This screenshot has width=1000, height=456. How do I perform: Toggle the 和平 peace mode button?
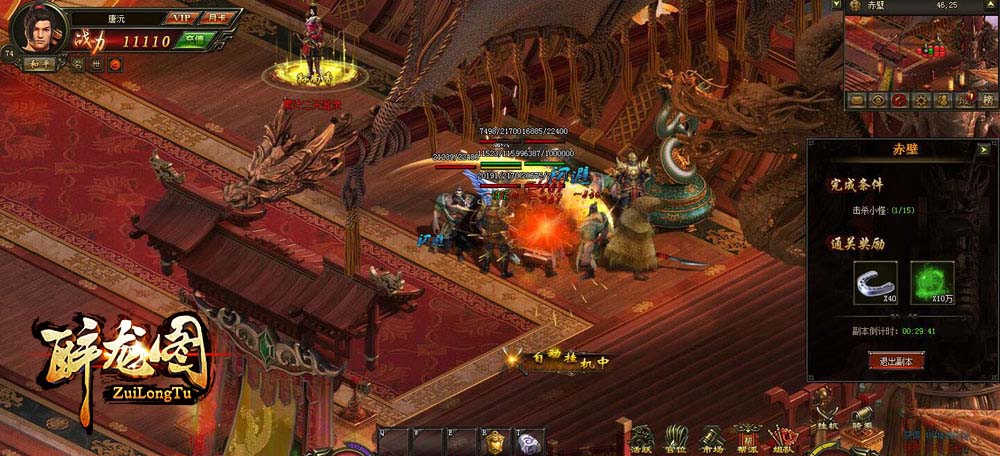point(40,65)
